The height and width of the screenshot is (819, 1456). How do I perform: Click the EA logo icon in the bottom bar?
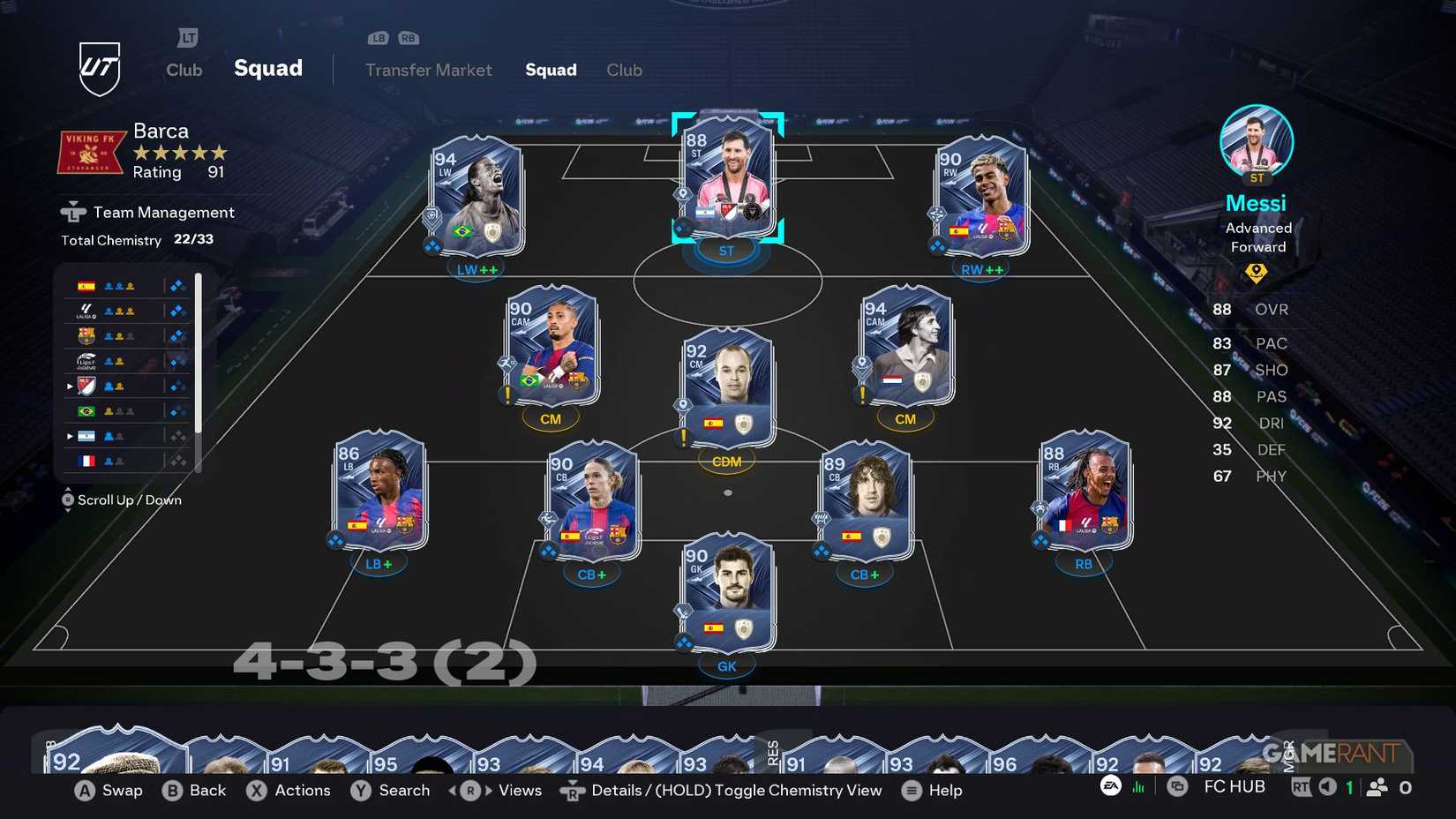pyautogui.click(x=1110, y=786)
